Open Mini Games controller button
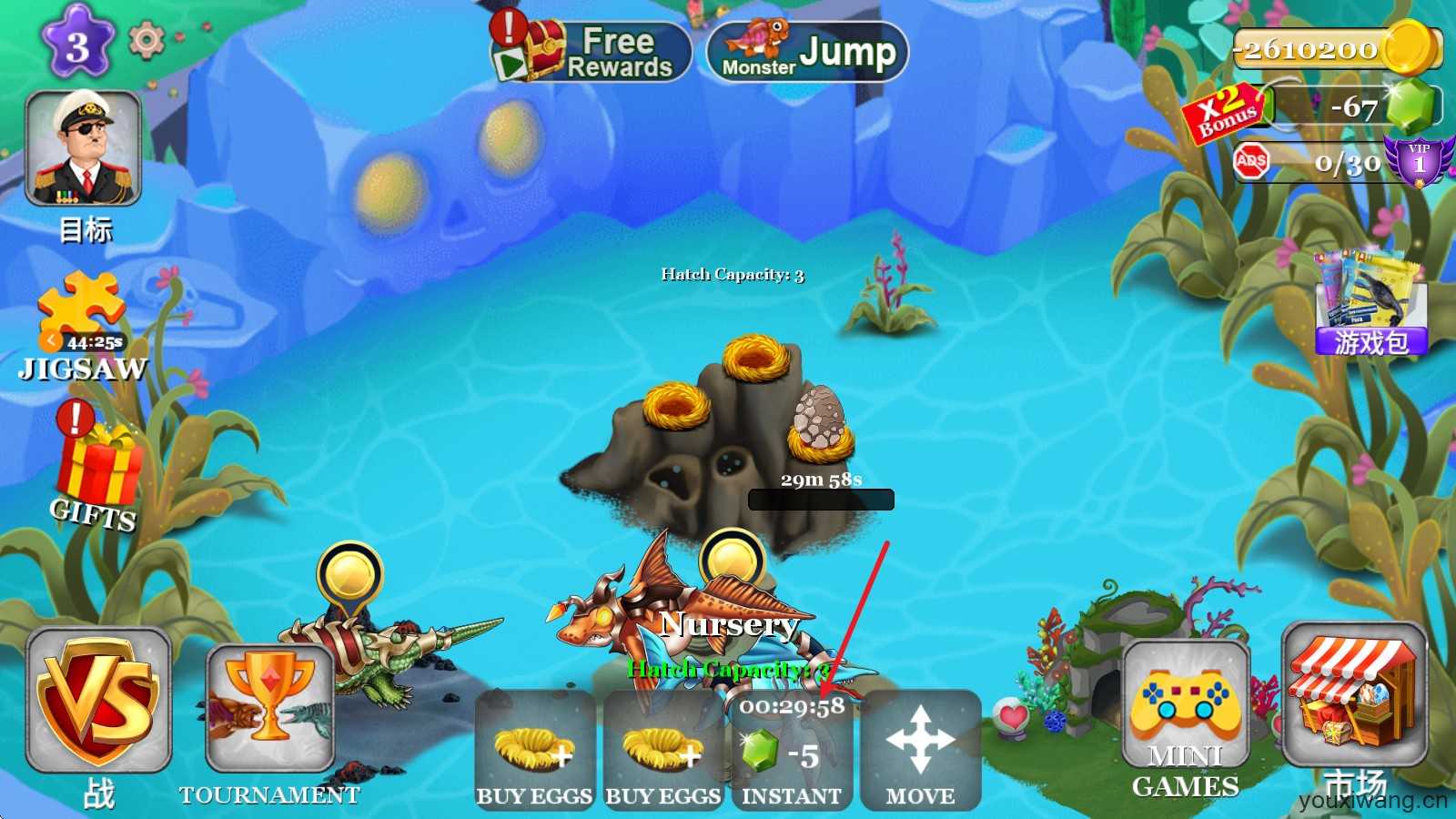The image size is (1456, 819). [x=1185, y=714]
